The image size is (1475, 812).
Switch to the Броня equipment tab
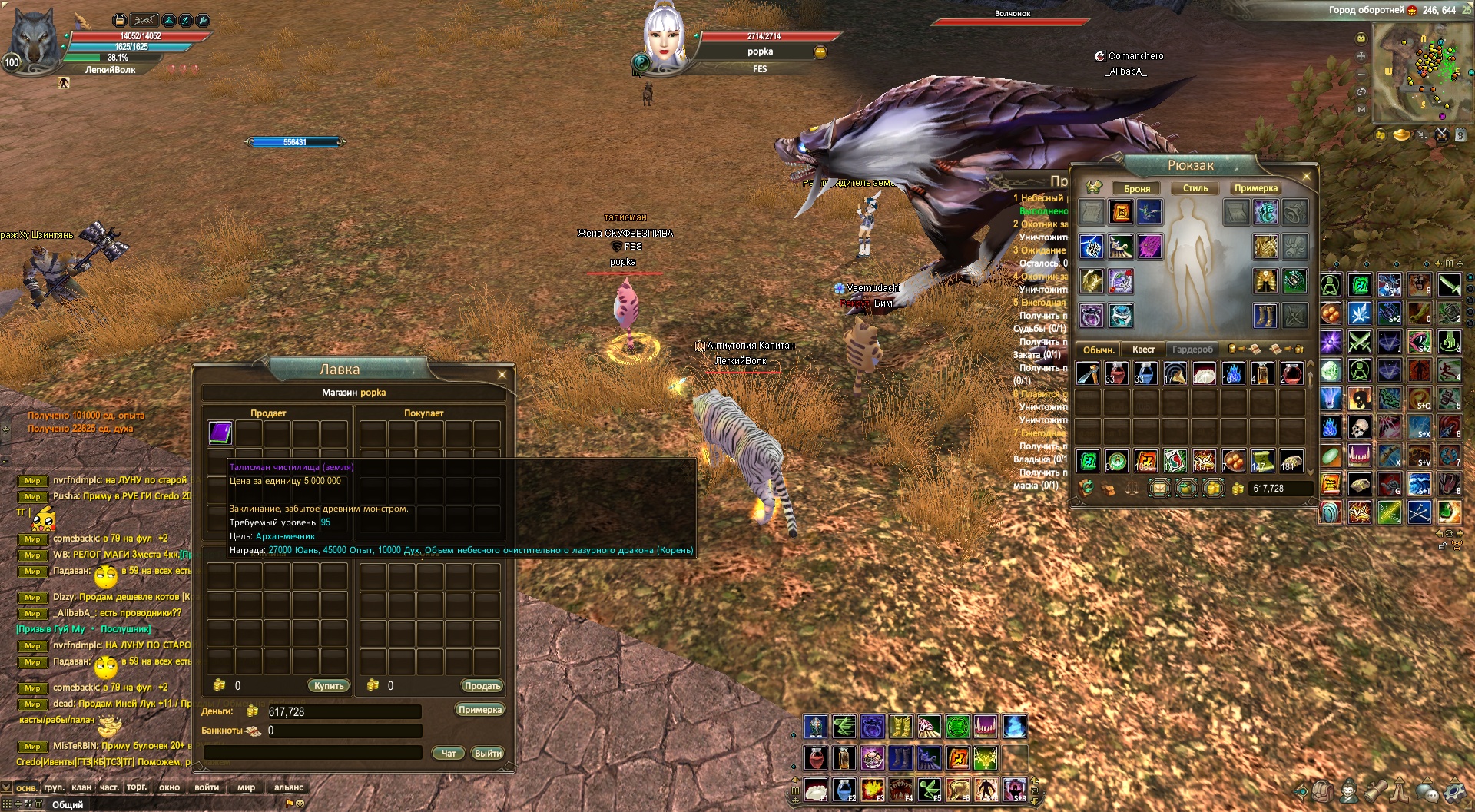click(x=1137, y=188)
